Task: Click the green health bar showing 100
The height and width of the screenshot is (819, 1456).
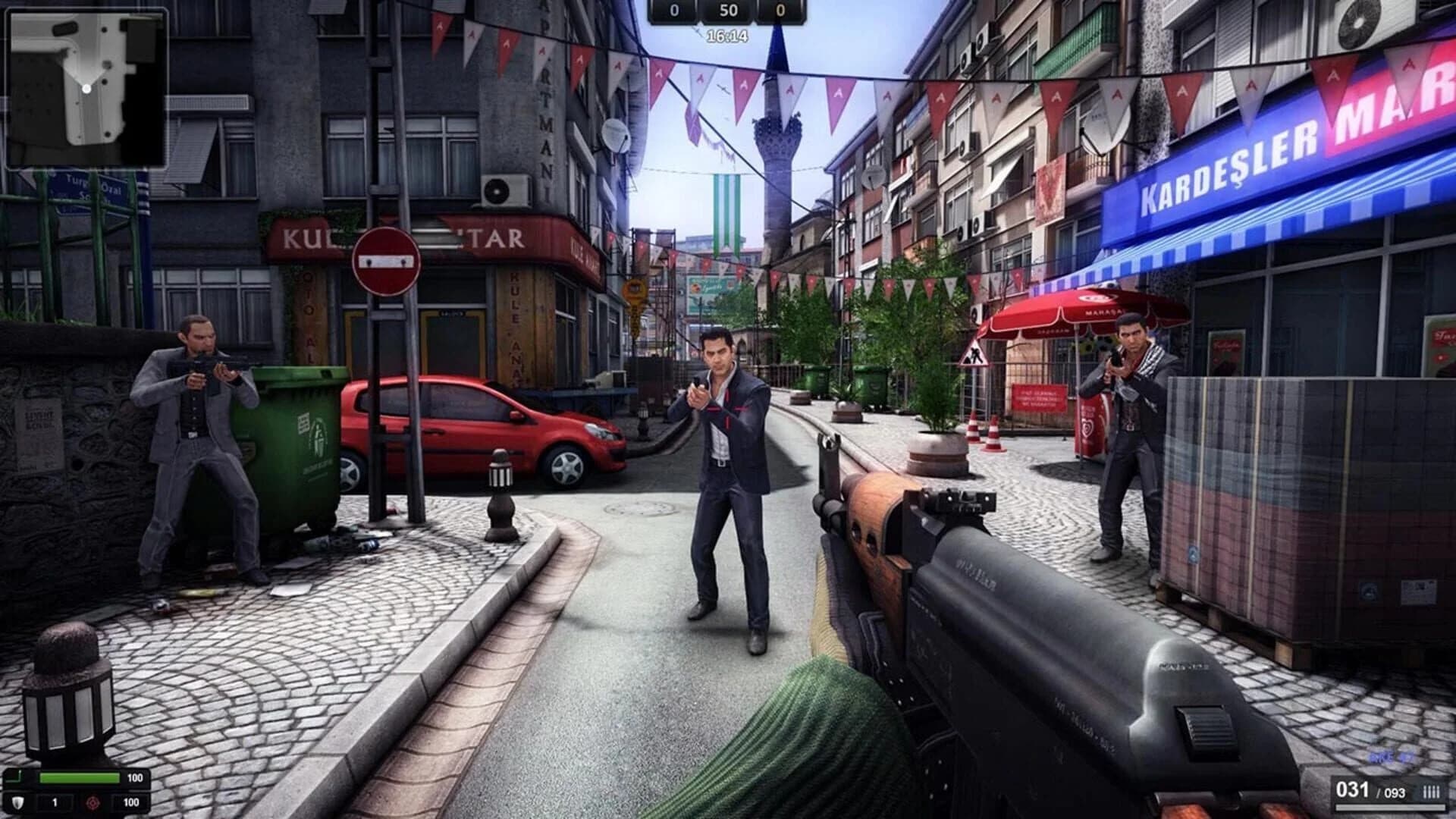Action: tap(80, 777)
